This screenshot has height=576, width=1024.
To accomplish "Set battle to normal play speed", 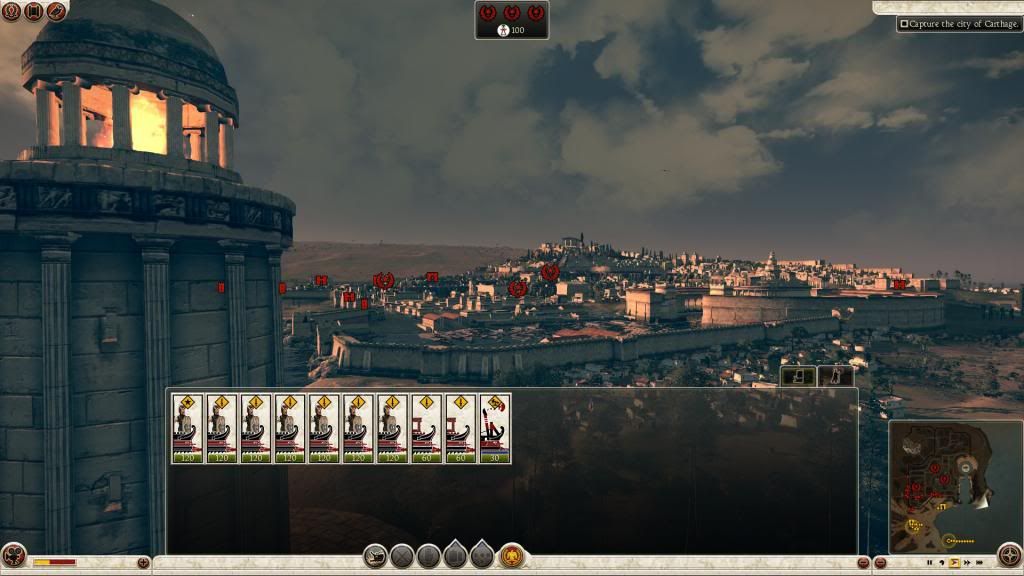I will [x=953, y=563].
